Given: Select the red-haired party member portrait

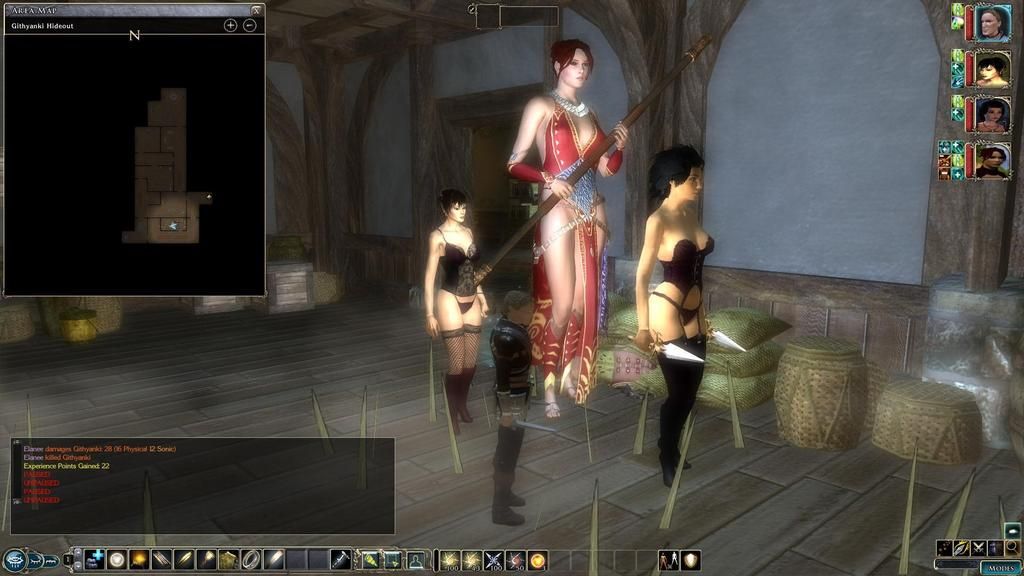Looking at the screenshot, I should pos(992,161).
